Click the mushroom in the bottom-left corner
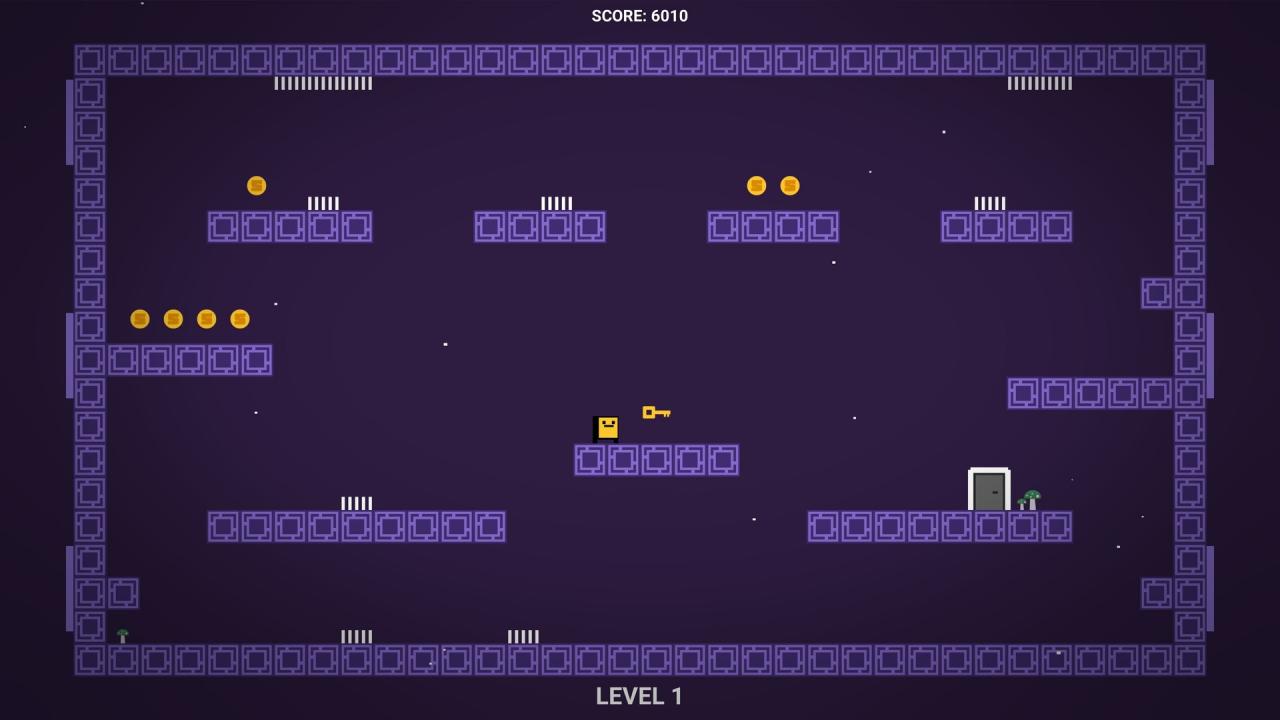The width and height of the screenshot is (1280, 720). 123,634
